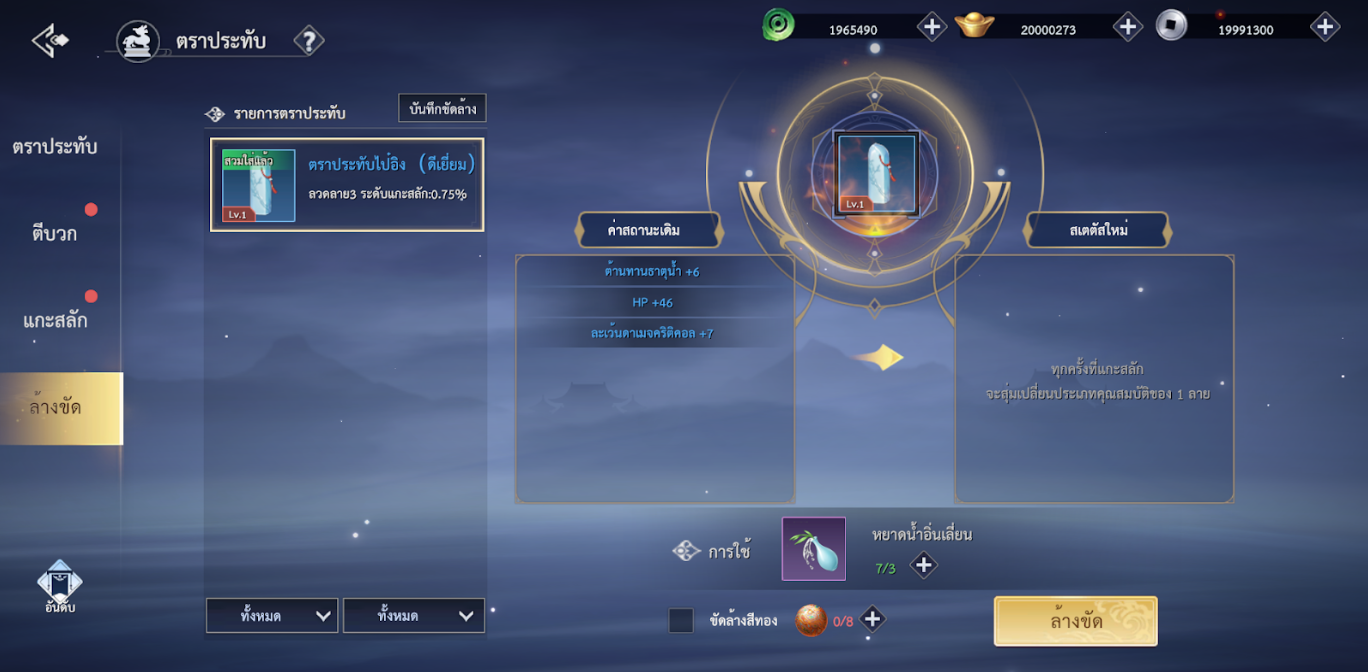The height and width of the screenshot is (672, 1368).
Task: Toggle the ขัดล้างสีทอง checkbox
Action: point(681,621)
